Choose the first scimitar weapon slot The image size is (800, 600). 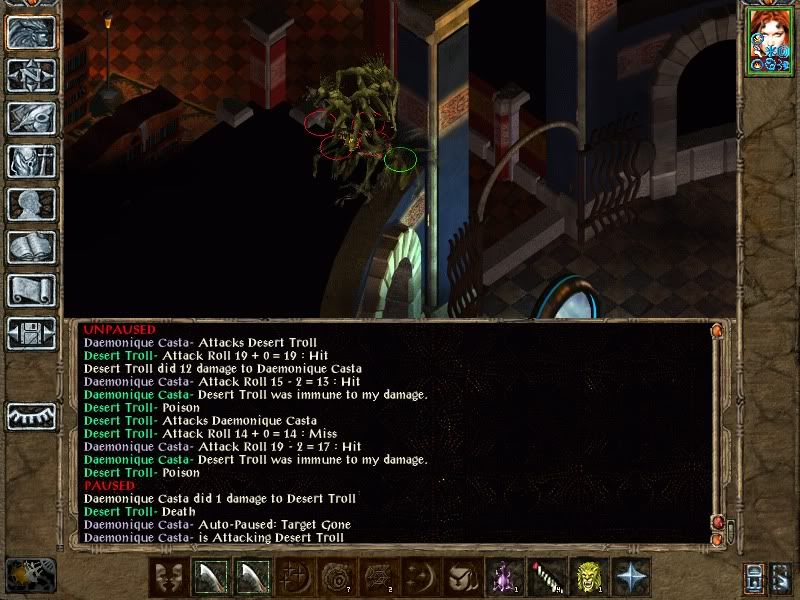209,577
